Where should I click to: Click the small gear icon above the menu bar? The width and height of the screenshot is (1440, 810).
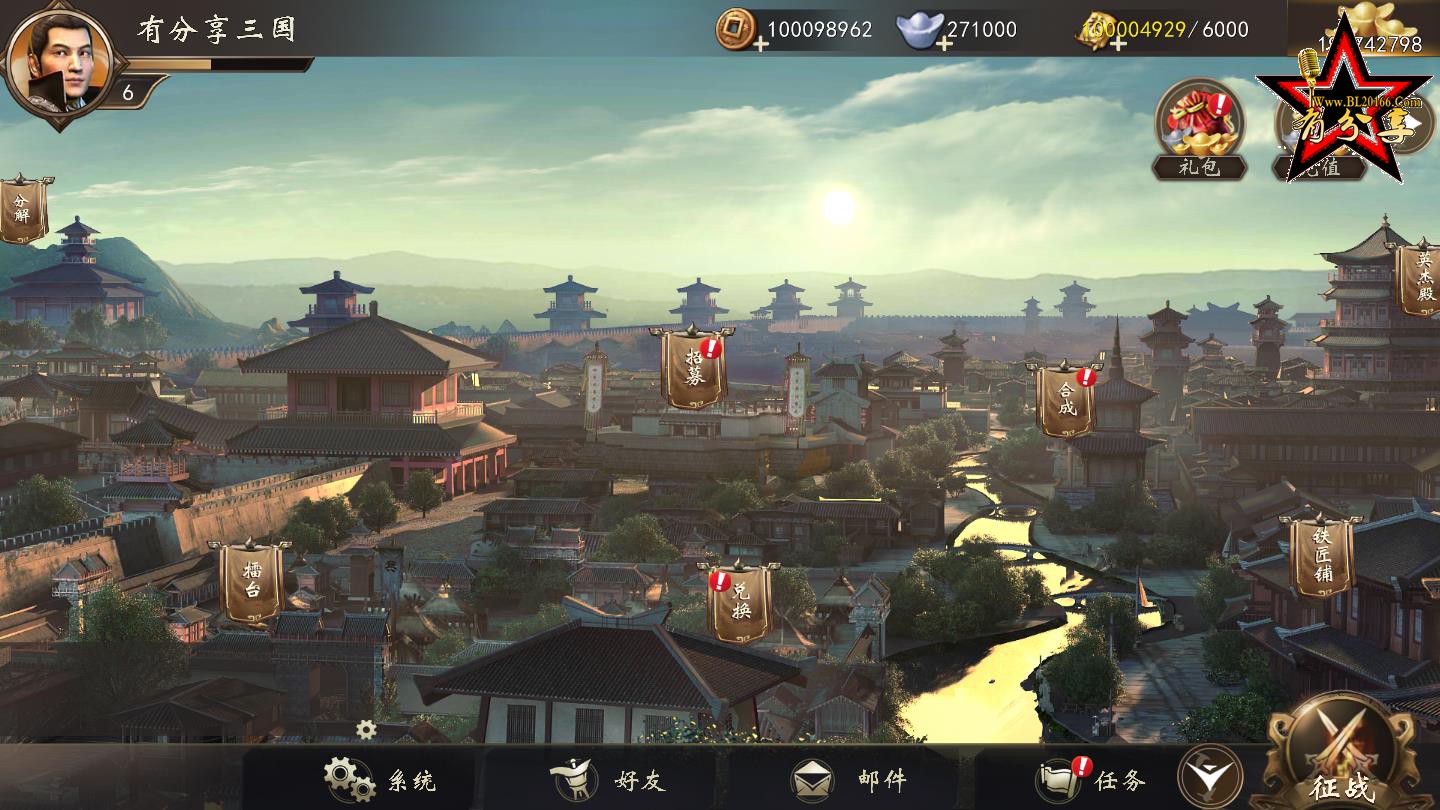(366, 730)
